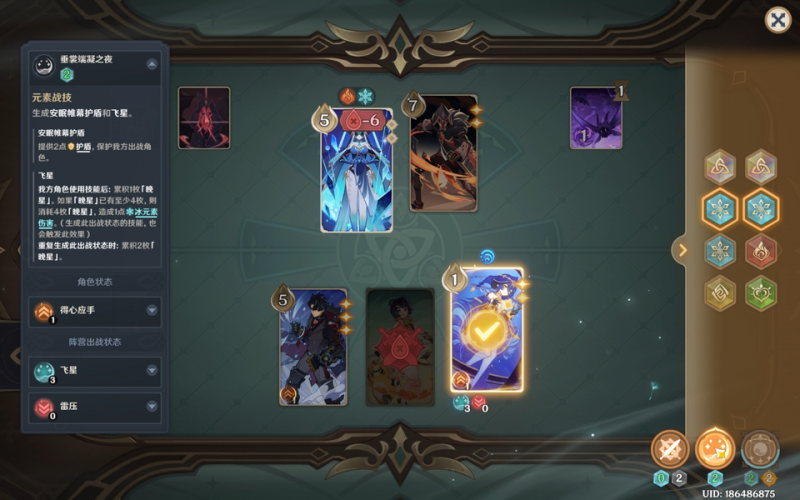Select my dark-coated character card with 5 health
Screen dimensions: 800x500
(313, 346)
